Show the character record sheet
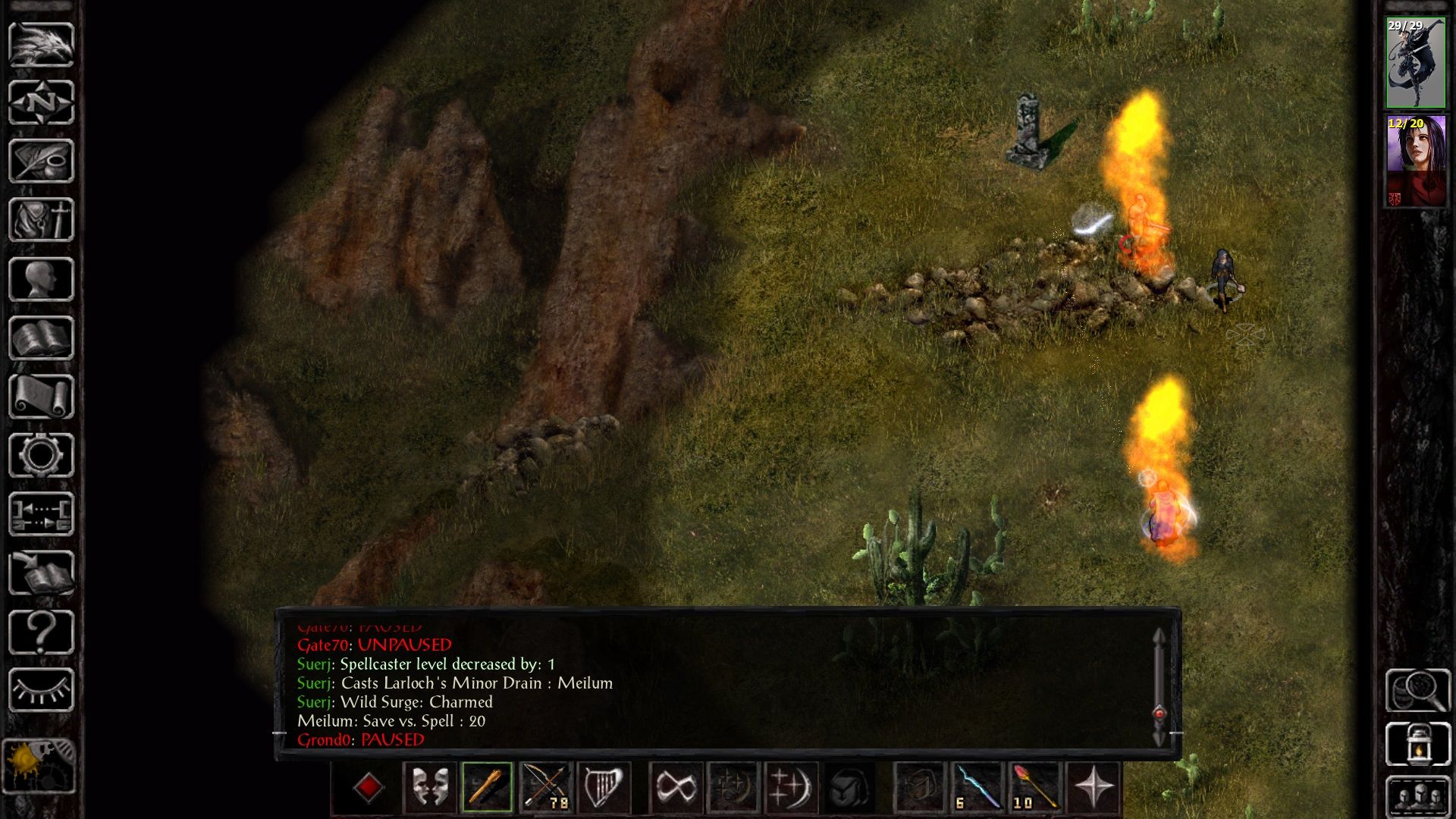The height and width of the screenshot is (819, 1456). point(41,279)
